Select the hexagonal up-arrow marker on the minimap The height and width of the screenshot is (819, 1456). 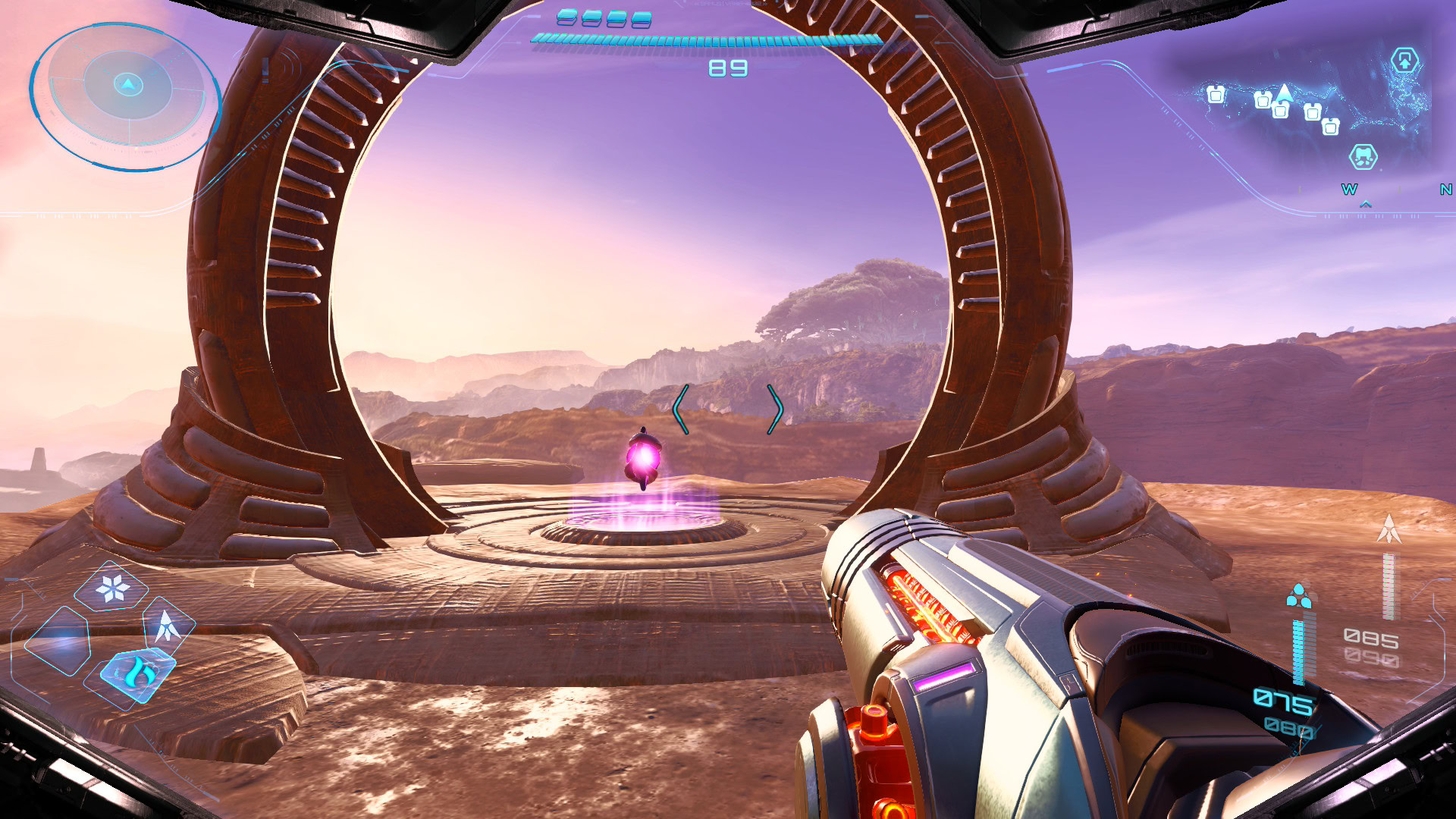(x=1404, y=60)
